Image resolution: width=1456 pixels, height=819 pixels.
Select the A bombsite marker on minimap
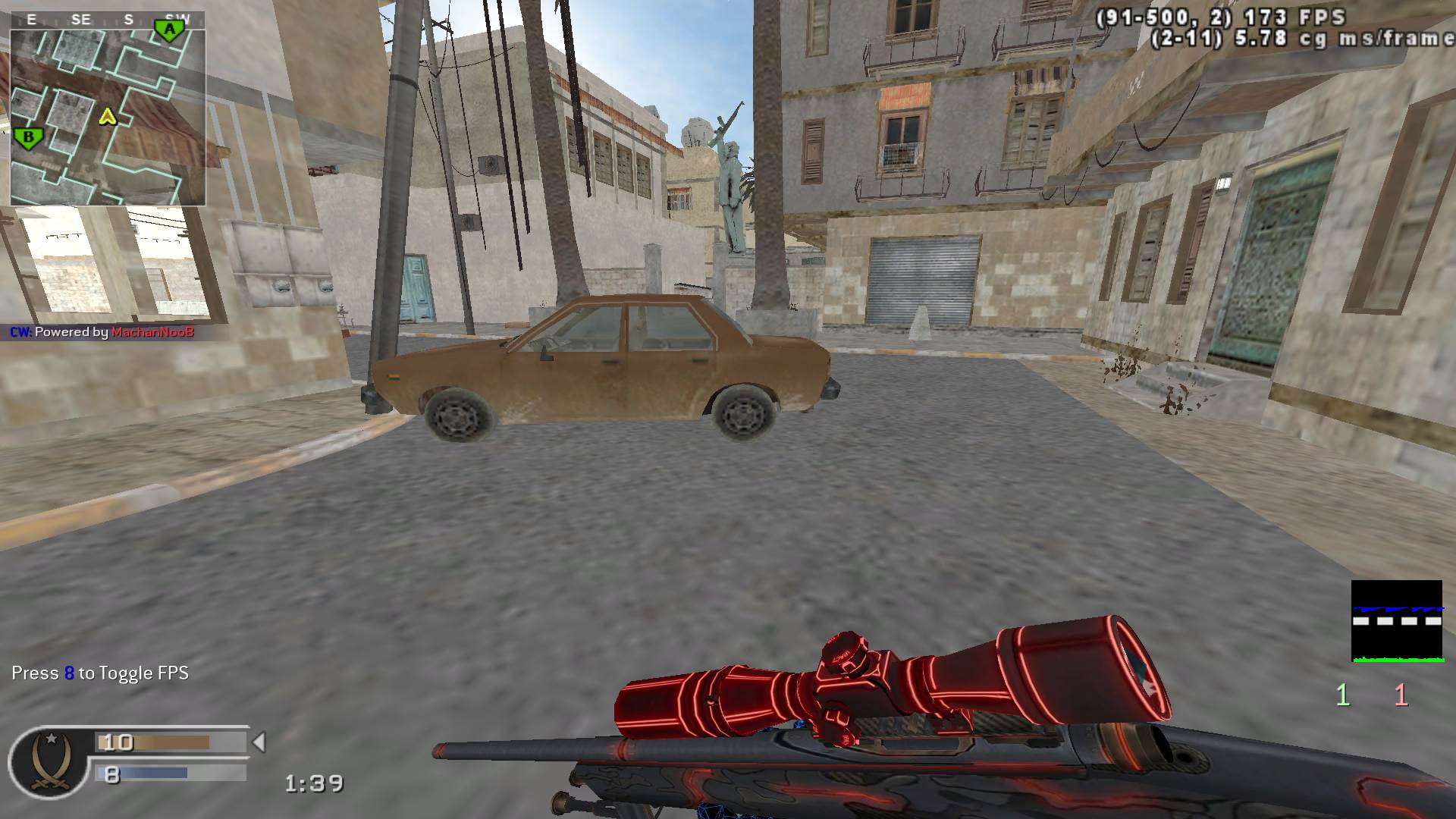pyautogui.click(x=170, y=30)
